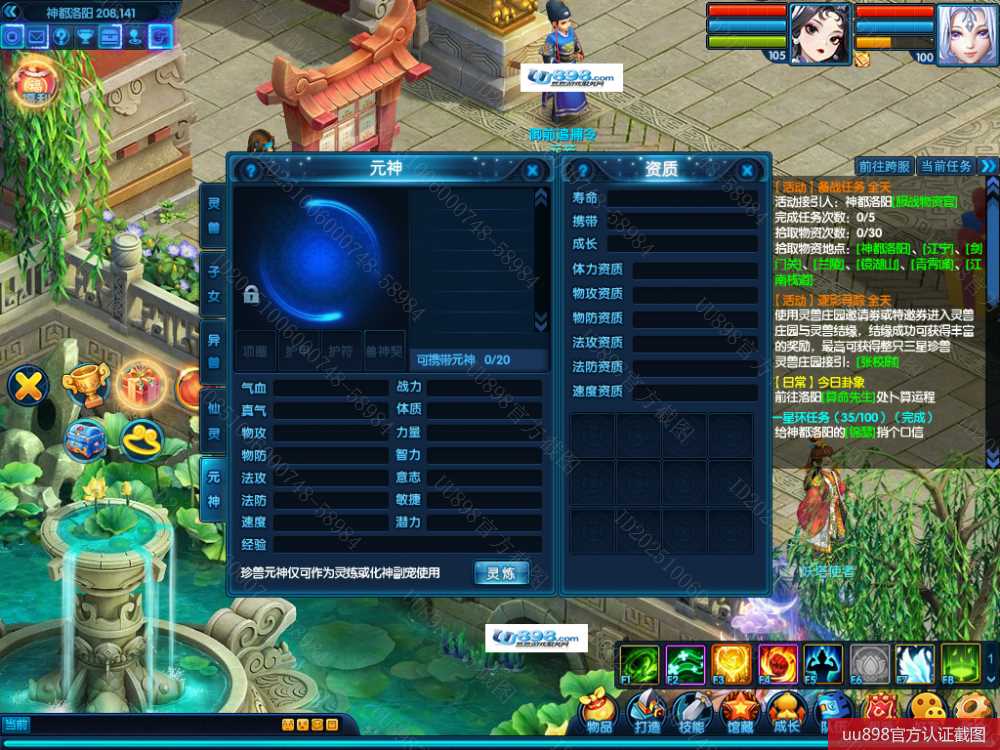Open the mail envelope icon
The image size is (1000, 750).
tap(38, 37)
